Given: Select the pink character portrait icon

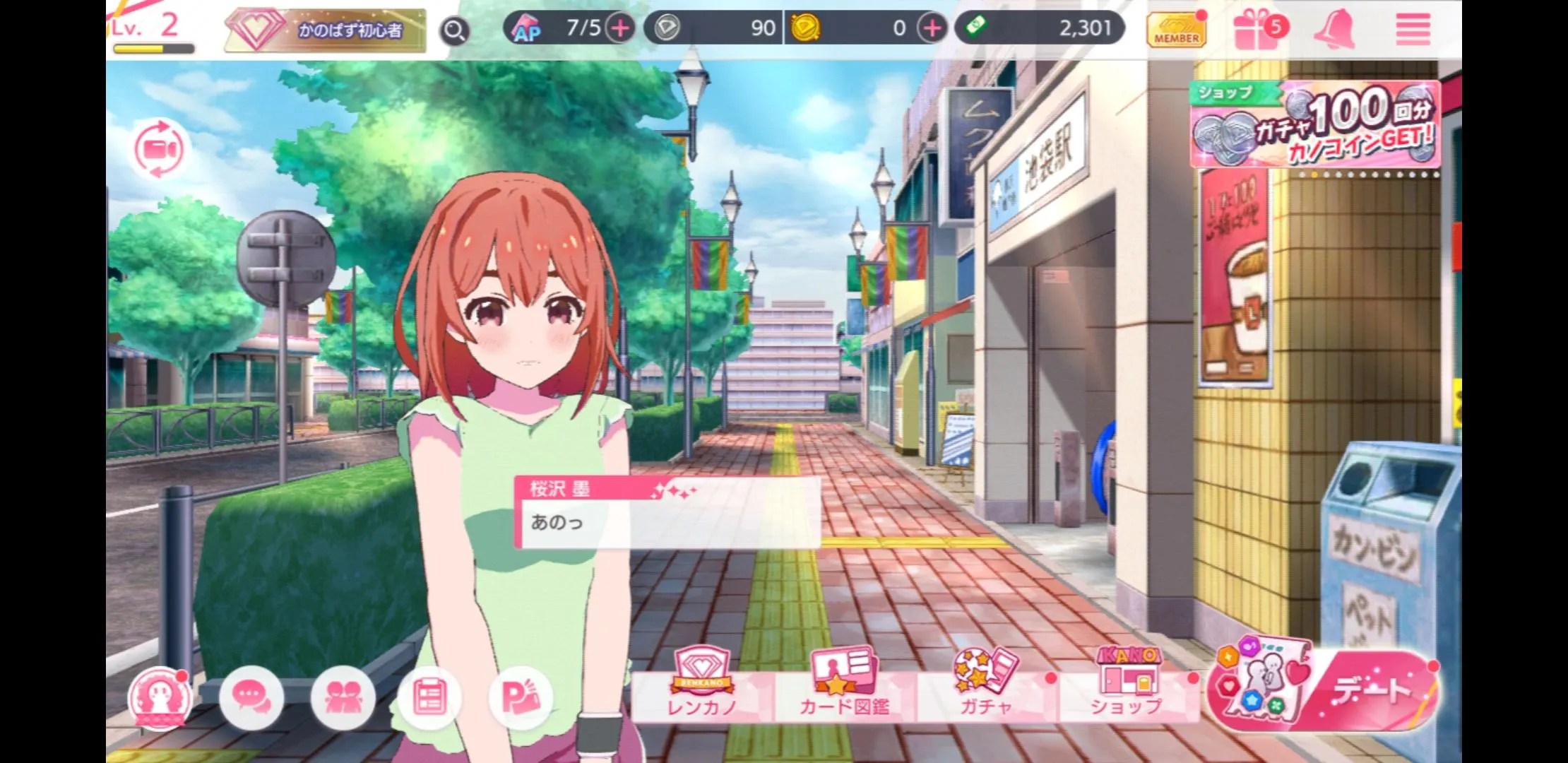Looking at the screenshot, I should [160, 698].
